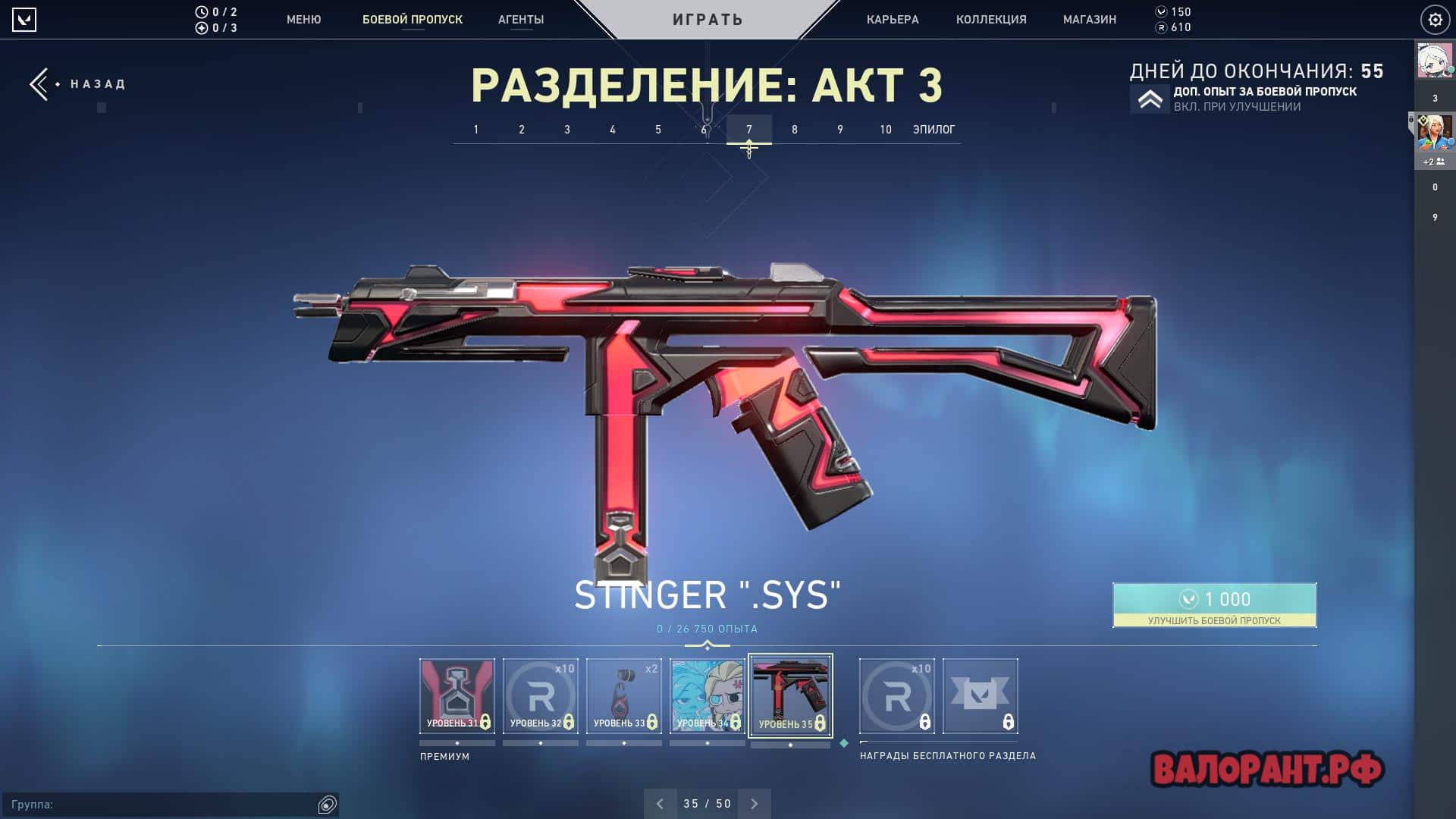Select the level 33 gun buddy reward

[624, 696]
